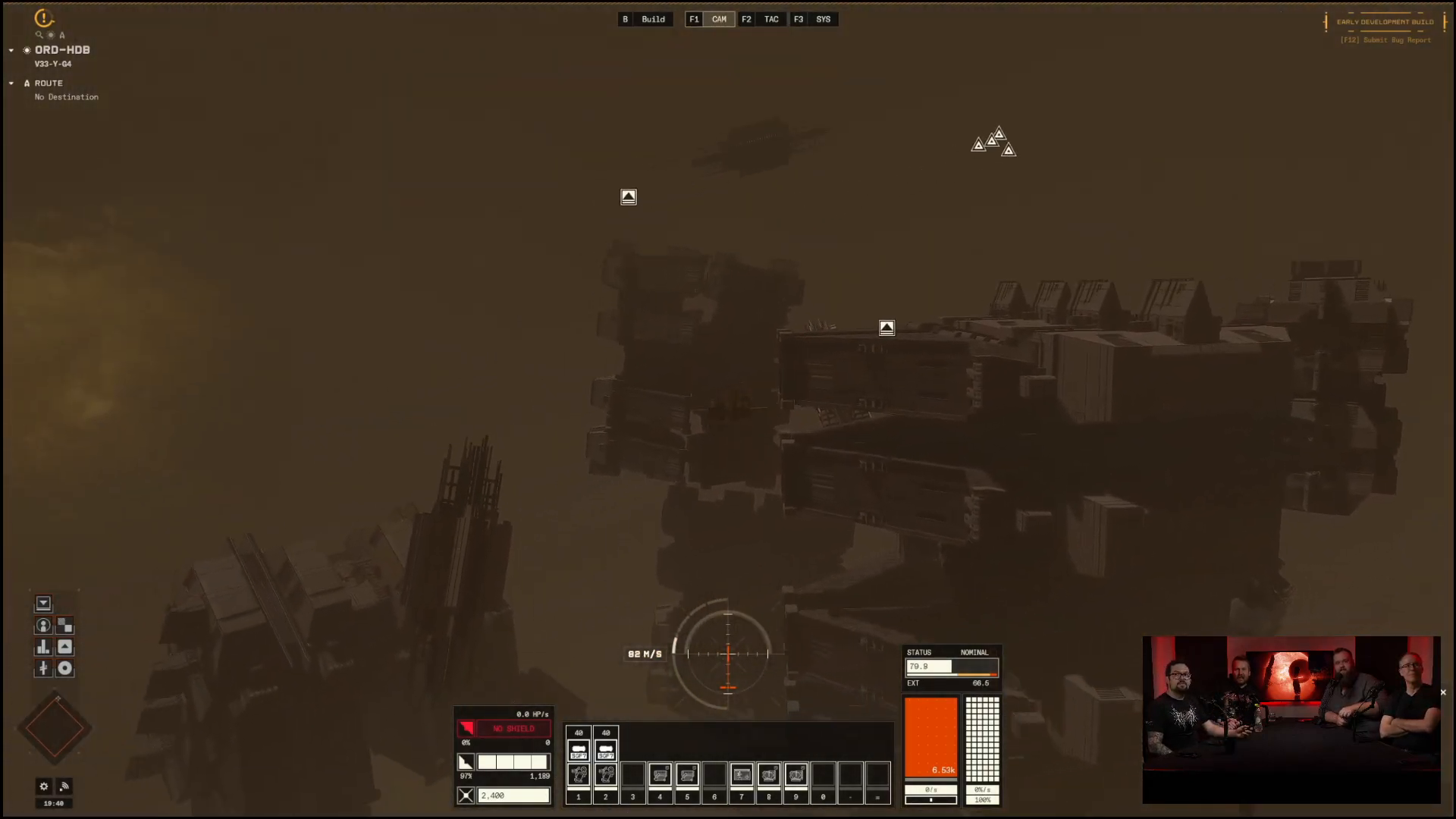
Task: Click the magnifying glass search icon
Action: (39, 35)
